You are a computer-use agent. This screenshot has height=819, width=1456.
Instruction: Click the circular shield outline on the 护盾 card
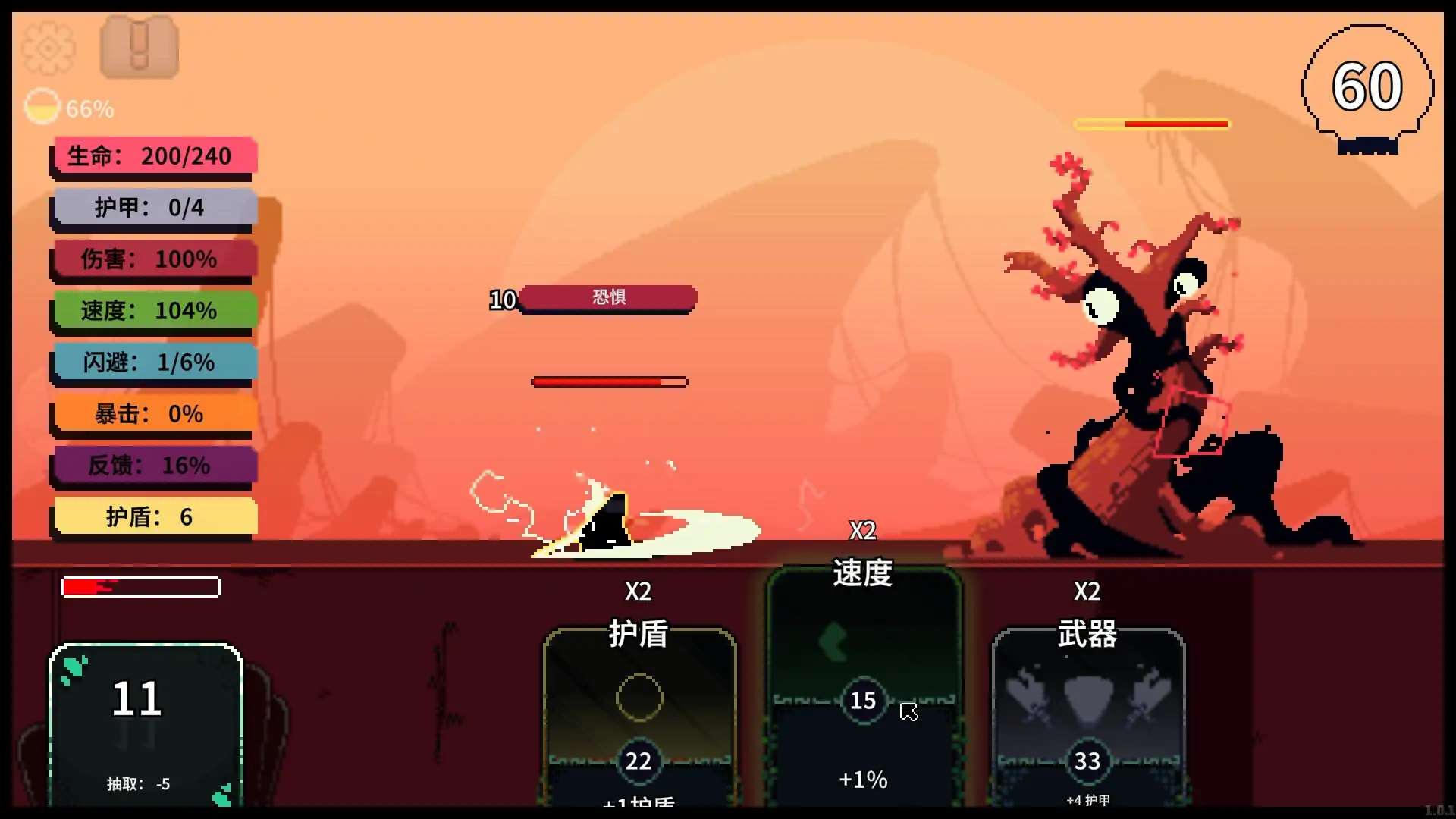pyautogui.click(x=639, y=698)
